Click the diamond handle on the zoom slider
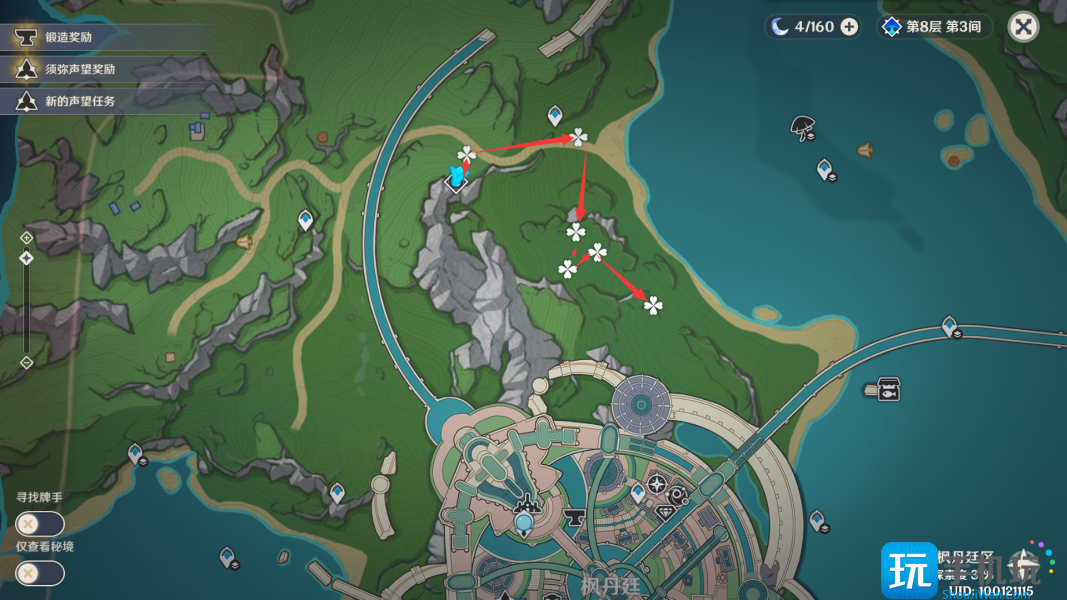Screen dimensions: 1067x600 coord(27,258)
